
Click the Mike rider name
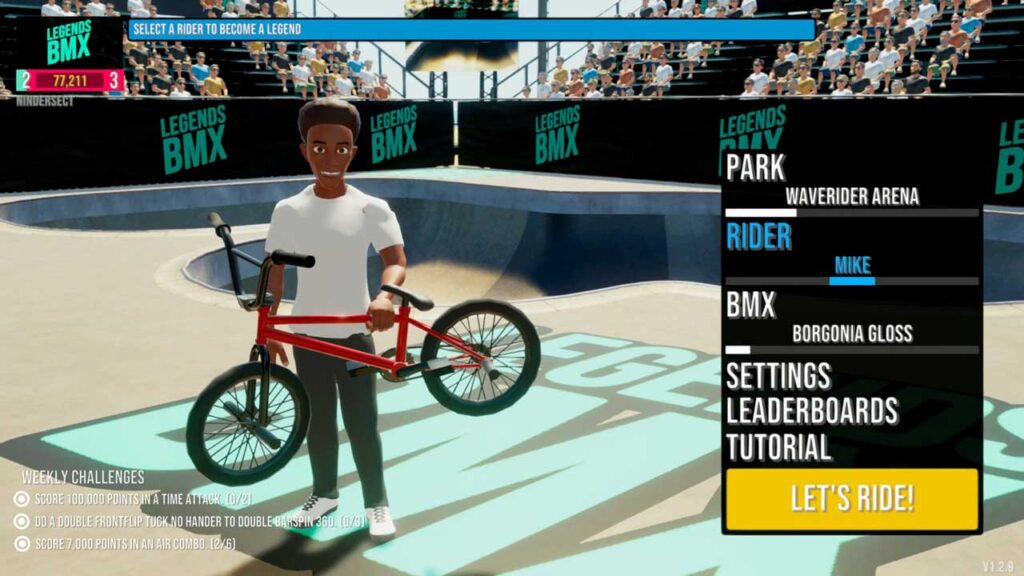tap(852, 266)
